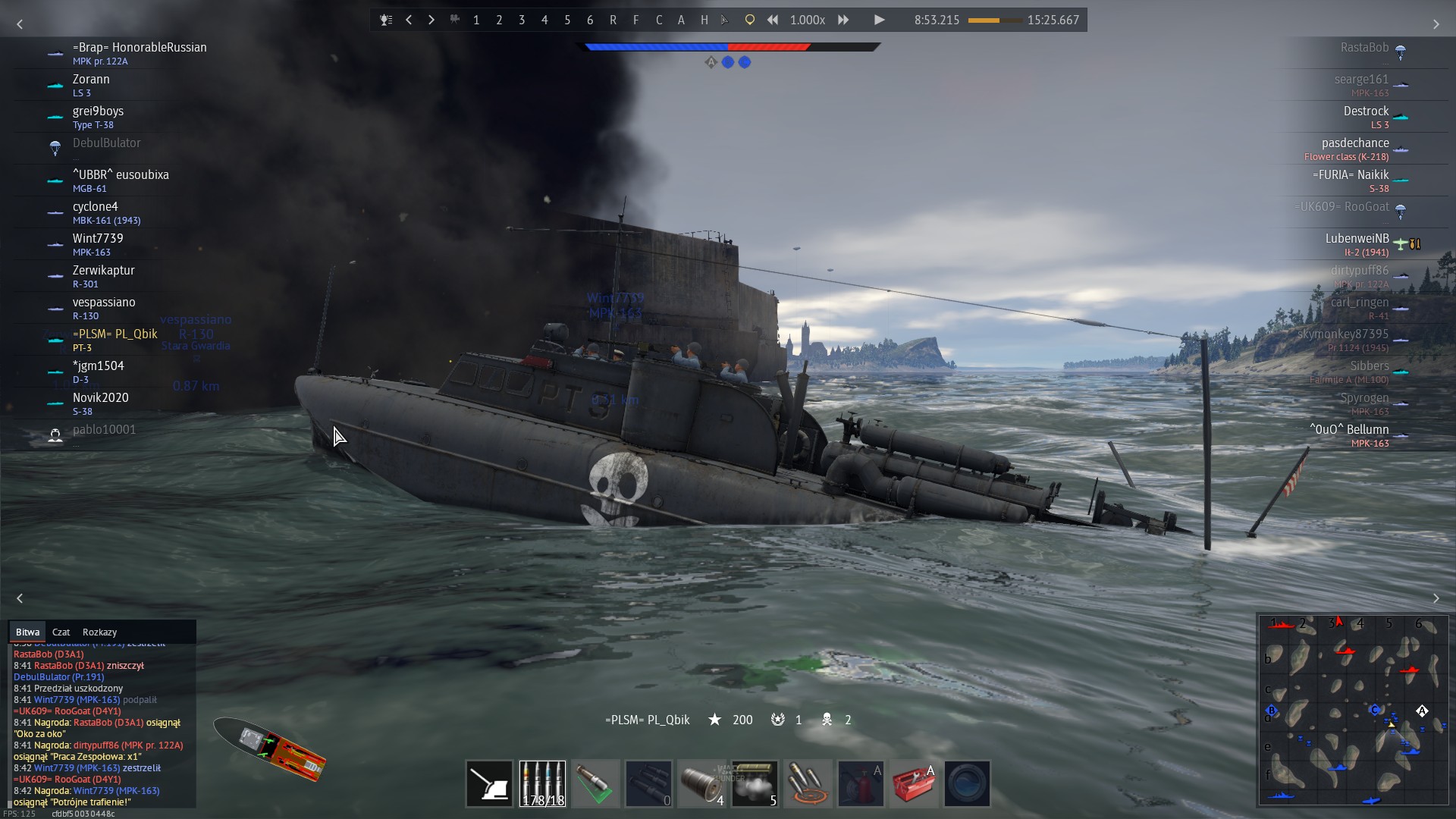Use the red repair toolbox

click(x=914, y=783)
